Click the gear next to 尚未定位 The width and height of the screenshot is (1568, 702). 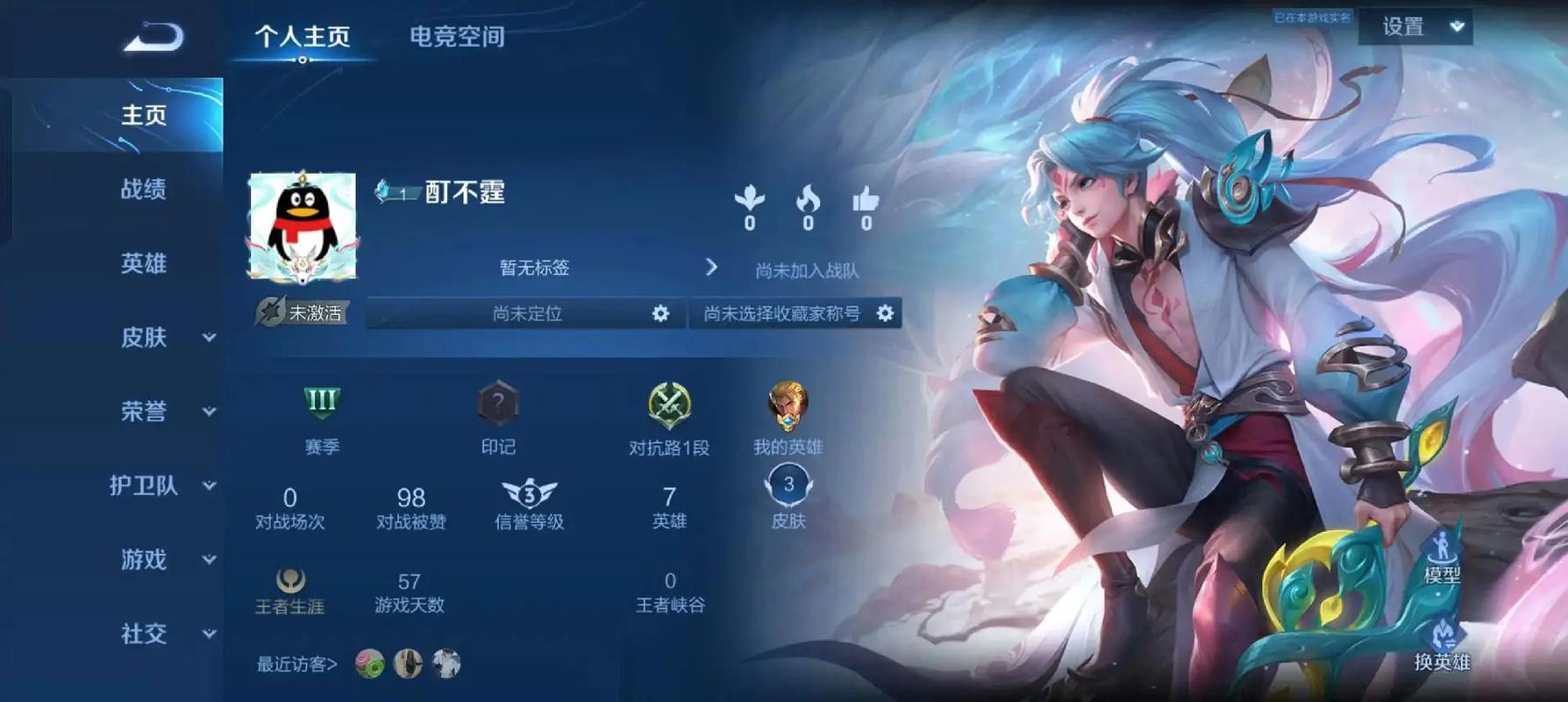(661, 313)
